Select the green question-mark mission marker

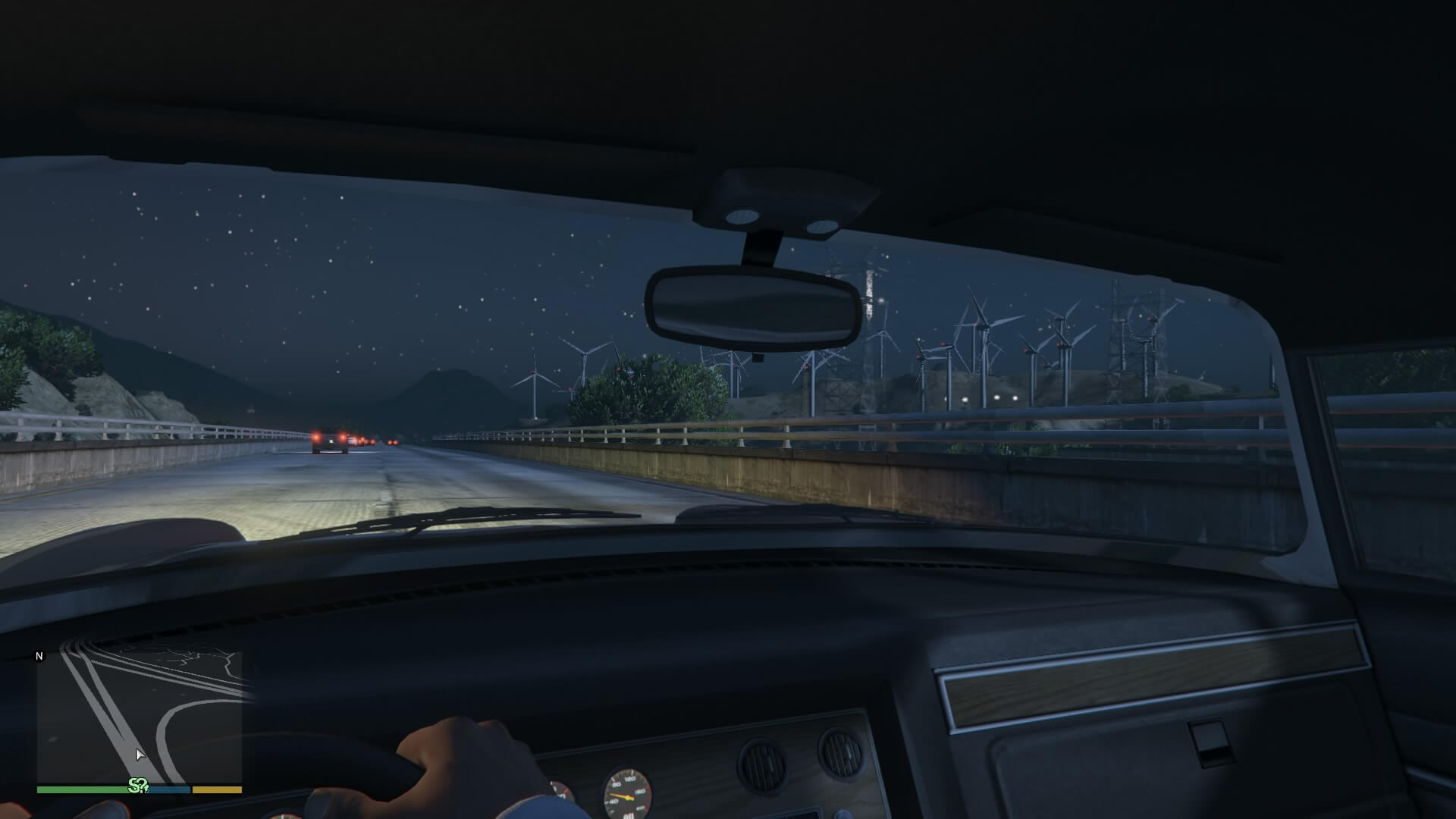point(138,786)
